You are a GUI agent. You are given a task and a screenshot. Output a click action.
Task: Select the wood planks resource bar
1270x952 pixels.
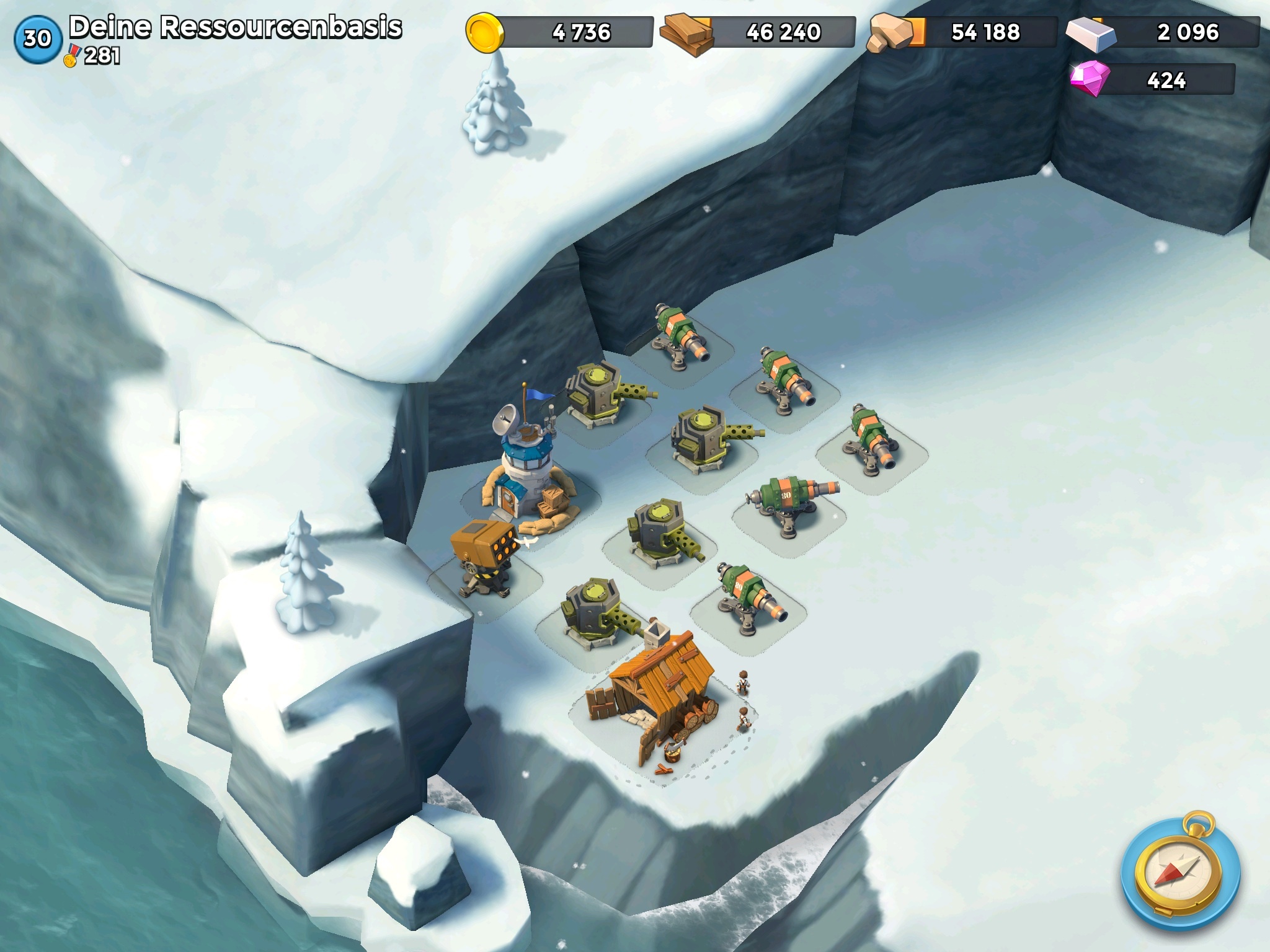click(x=758, y=32)
